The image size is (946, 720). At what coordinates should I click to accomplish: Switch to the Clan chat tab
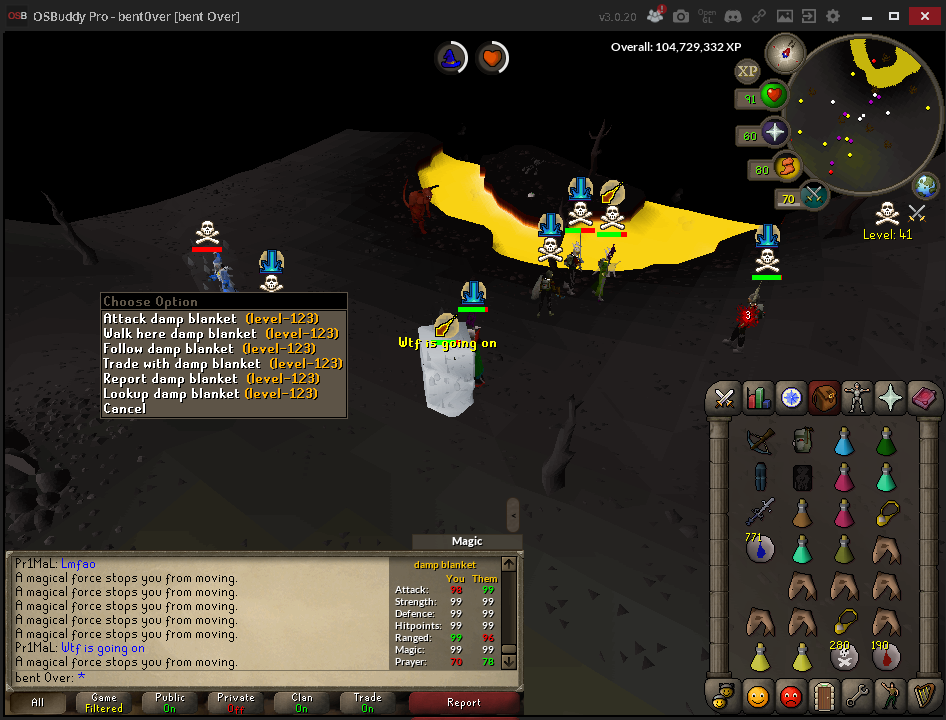point(301,702)
